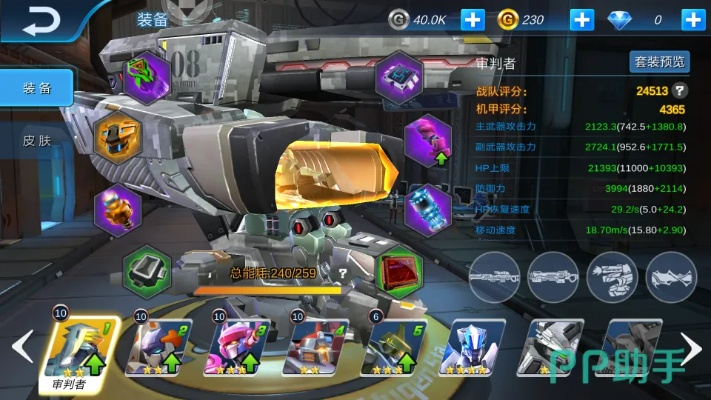Add gold coins with the plus button

click(581, 19)
